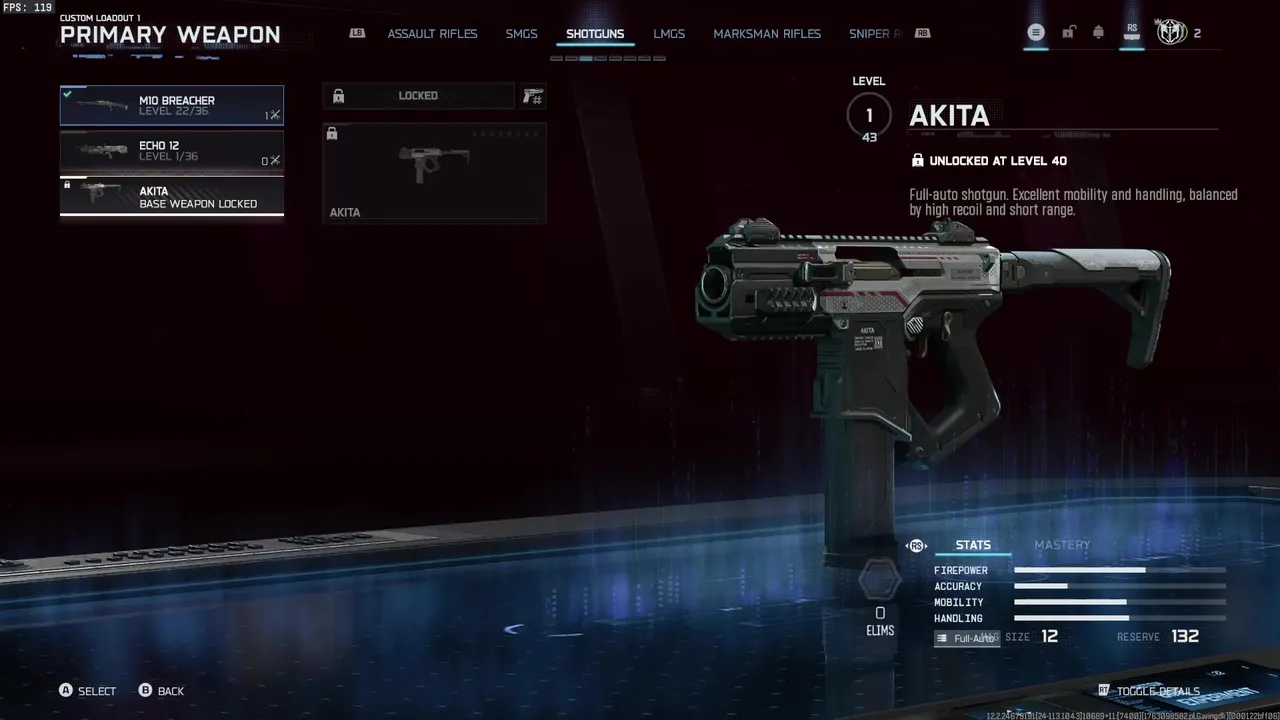Open the SMGs weapon category
Screen dimensions: 1280x720
(521, 34)
